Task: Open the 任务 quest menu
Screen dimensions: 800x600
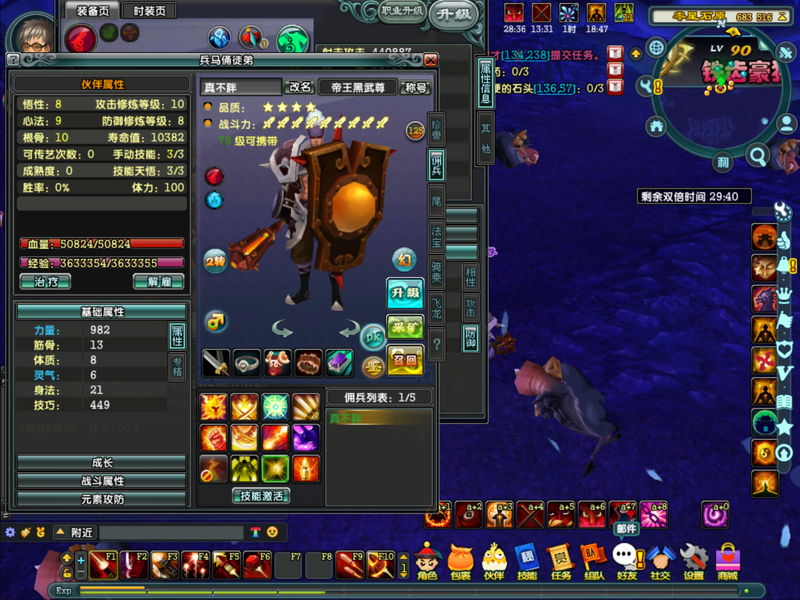Action: (x=560, y=560)
